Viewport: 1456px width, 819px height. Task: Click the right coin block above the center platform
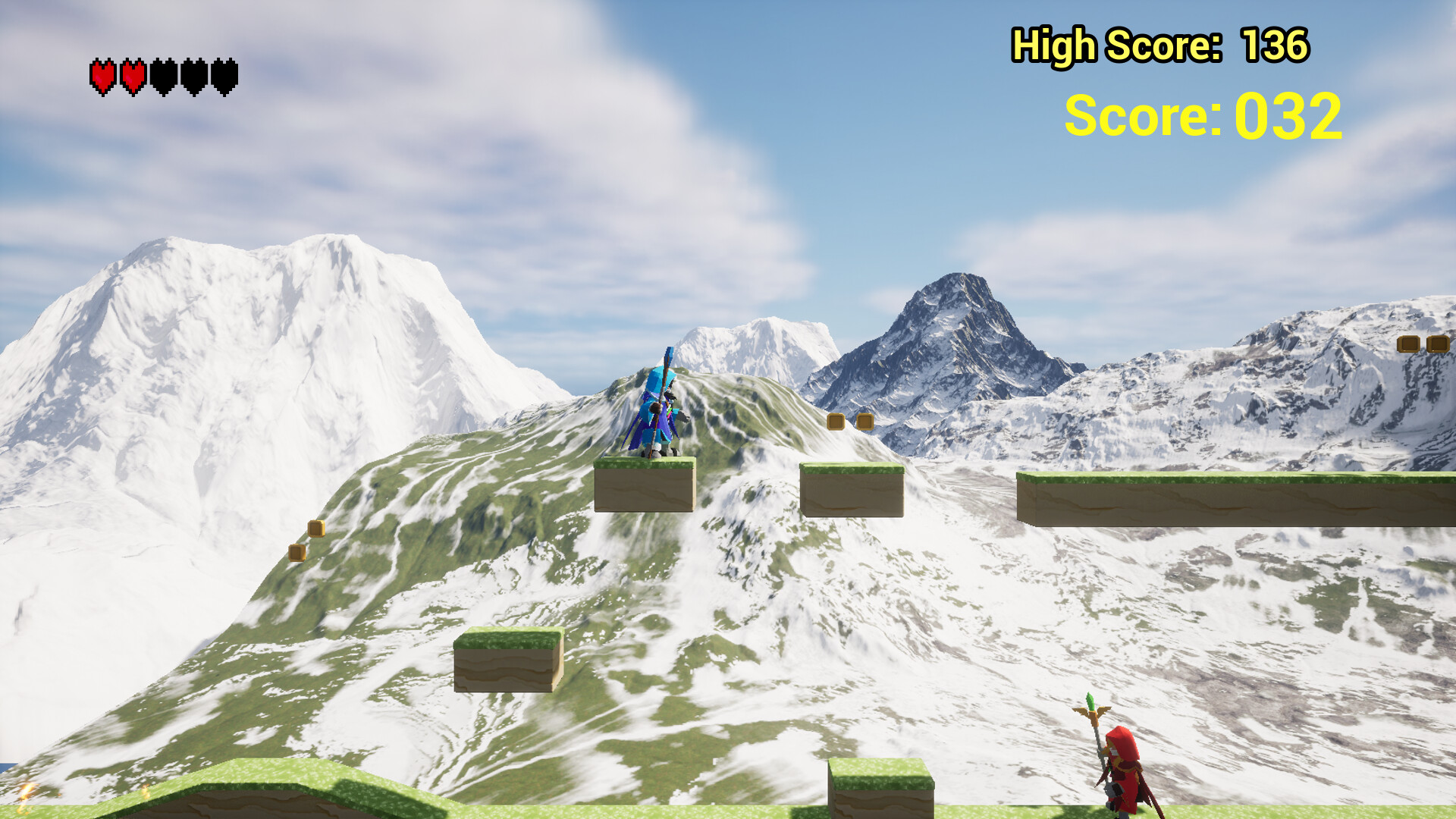coord(867,422)
